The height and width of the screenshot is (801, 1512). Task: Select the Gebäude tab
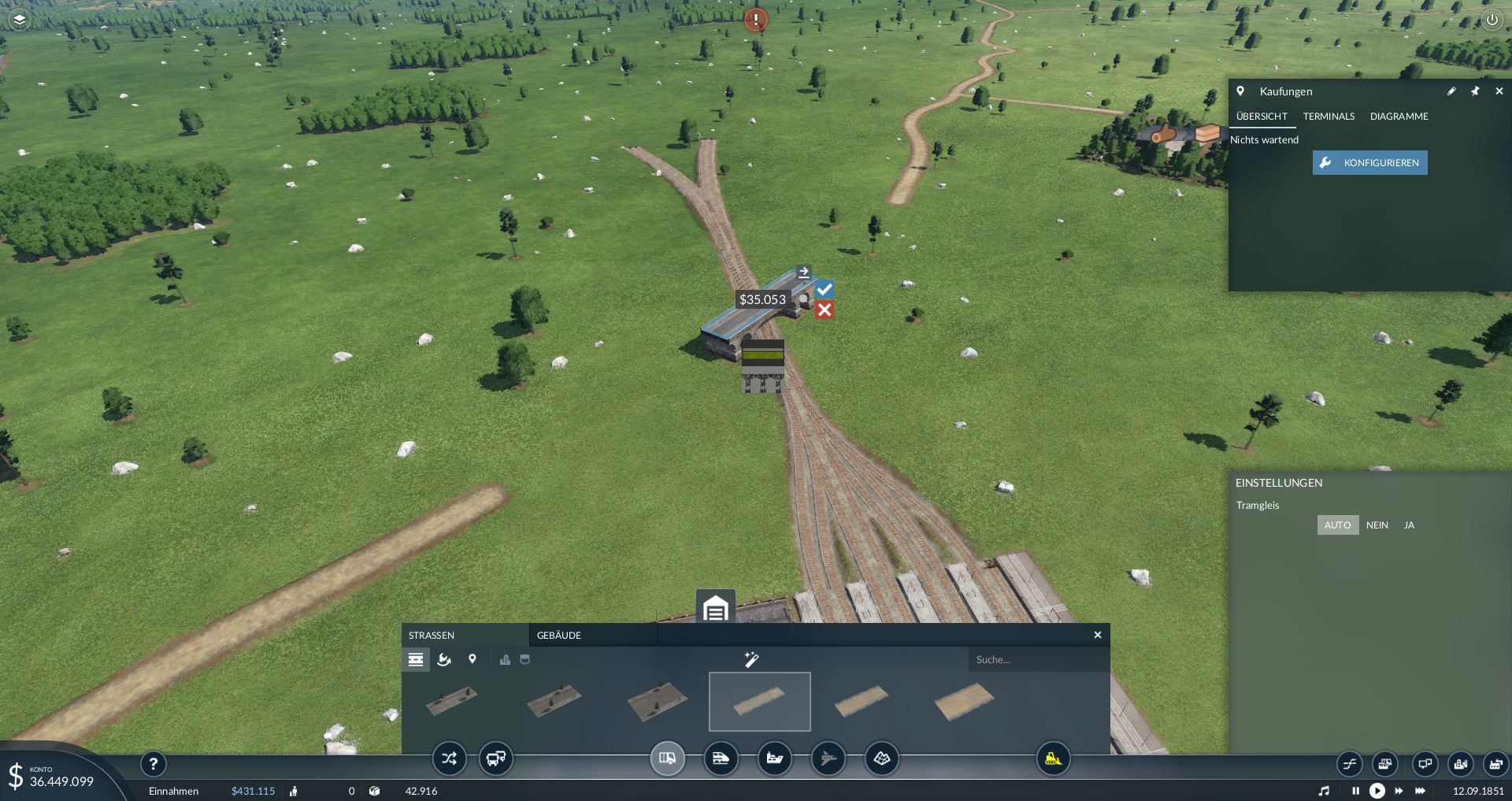click(559, 636)
